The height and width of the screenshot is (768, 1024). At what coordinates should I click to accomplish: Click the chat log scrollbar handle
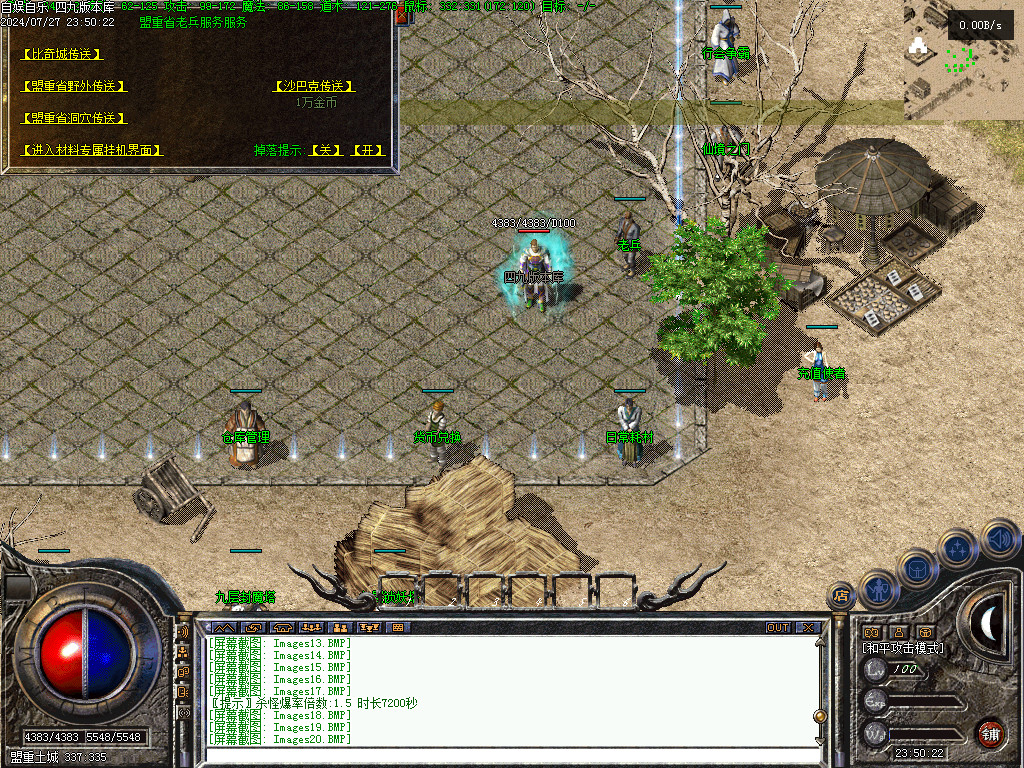[x=819, y=715]
